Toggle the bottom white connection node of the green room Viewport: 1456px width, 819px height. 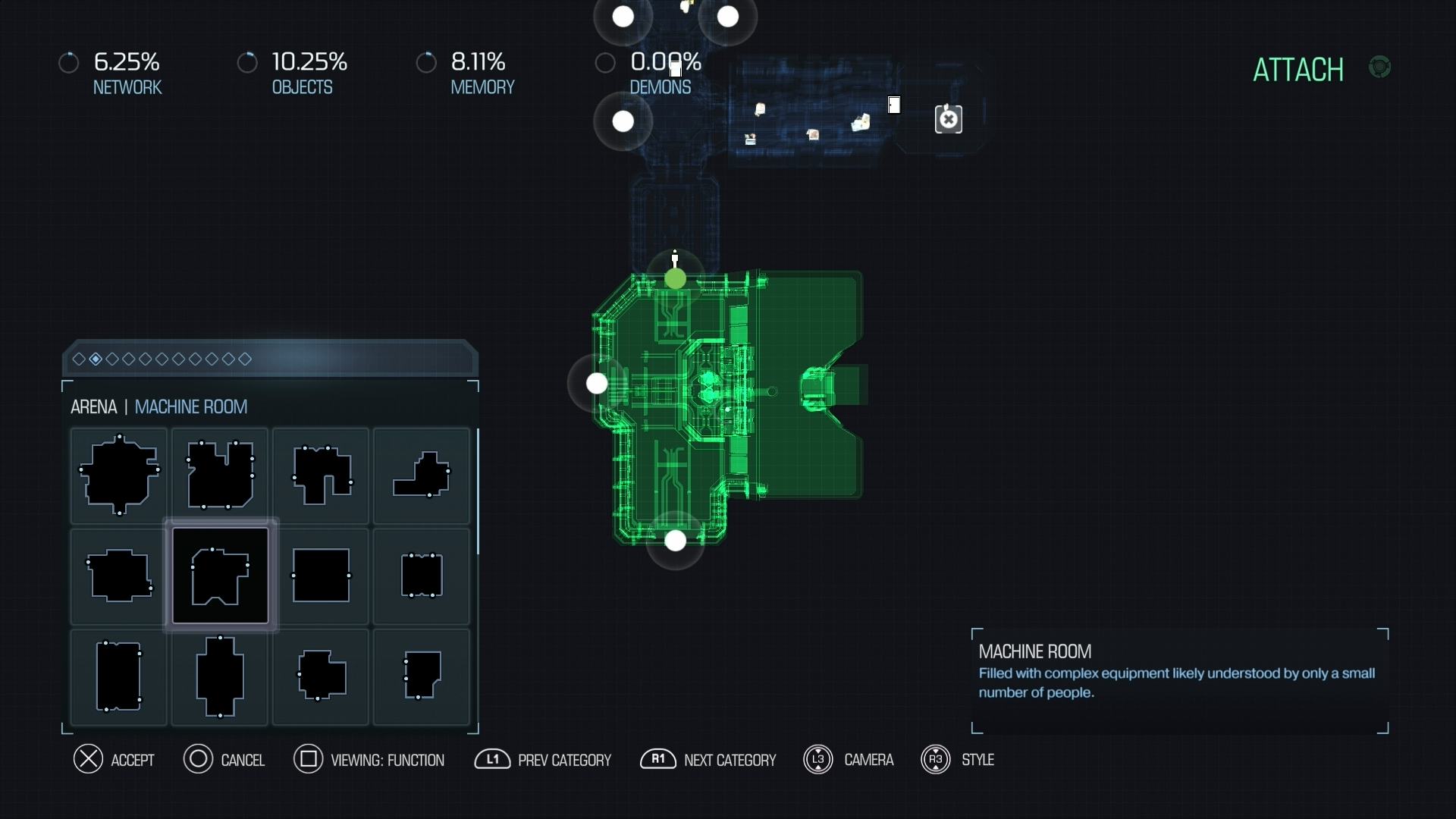coord(674,541)
